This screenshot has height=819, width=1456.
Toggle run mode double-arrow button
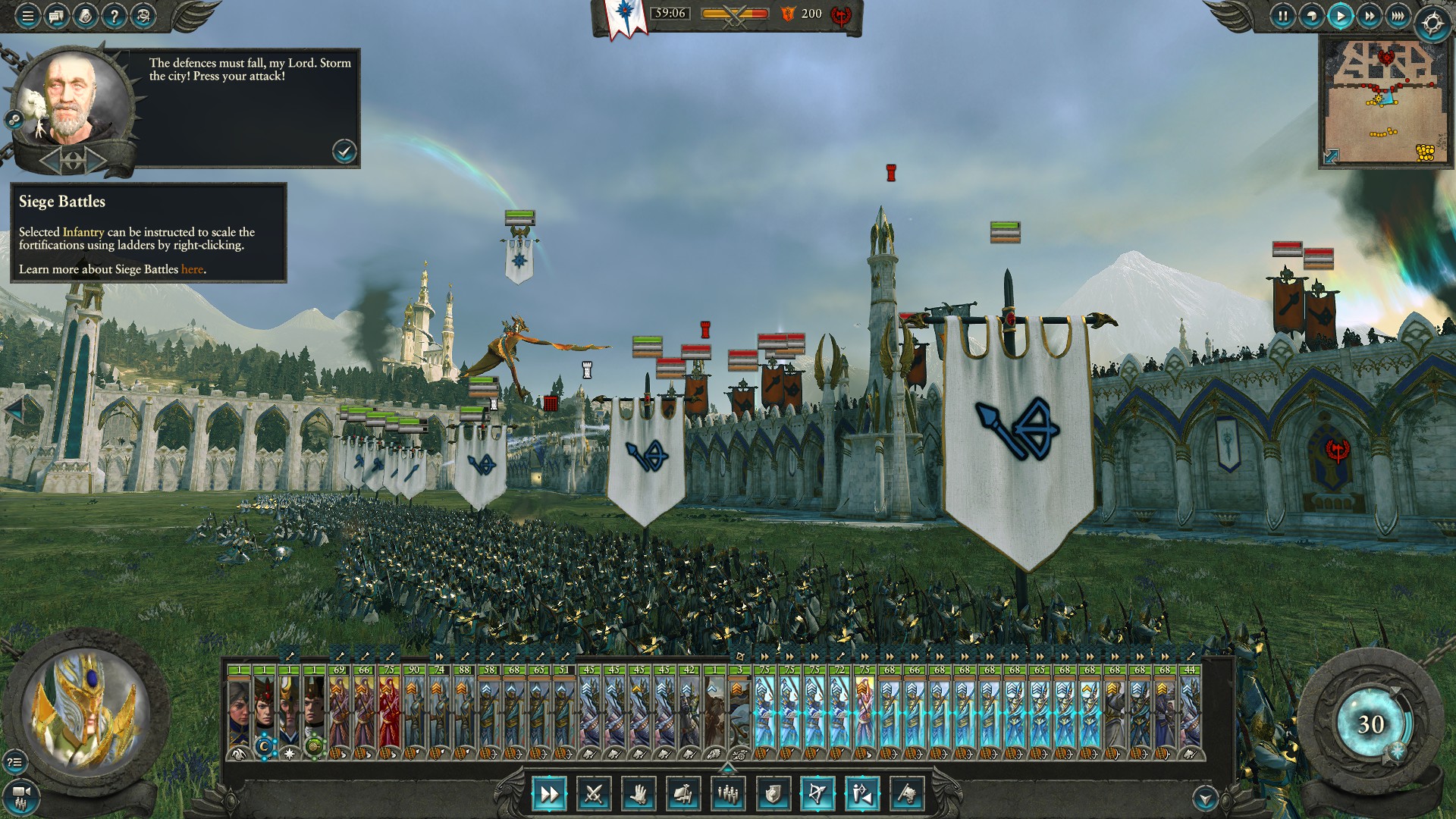coord(548,794)
